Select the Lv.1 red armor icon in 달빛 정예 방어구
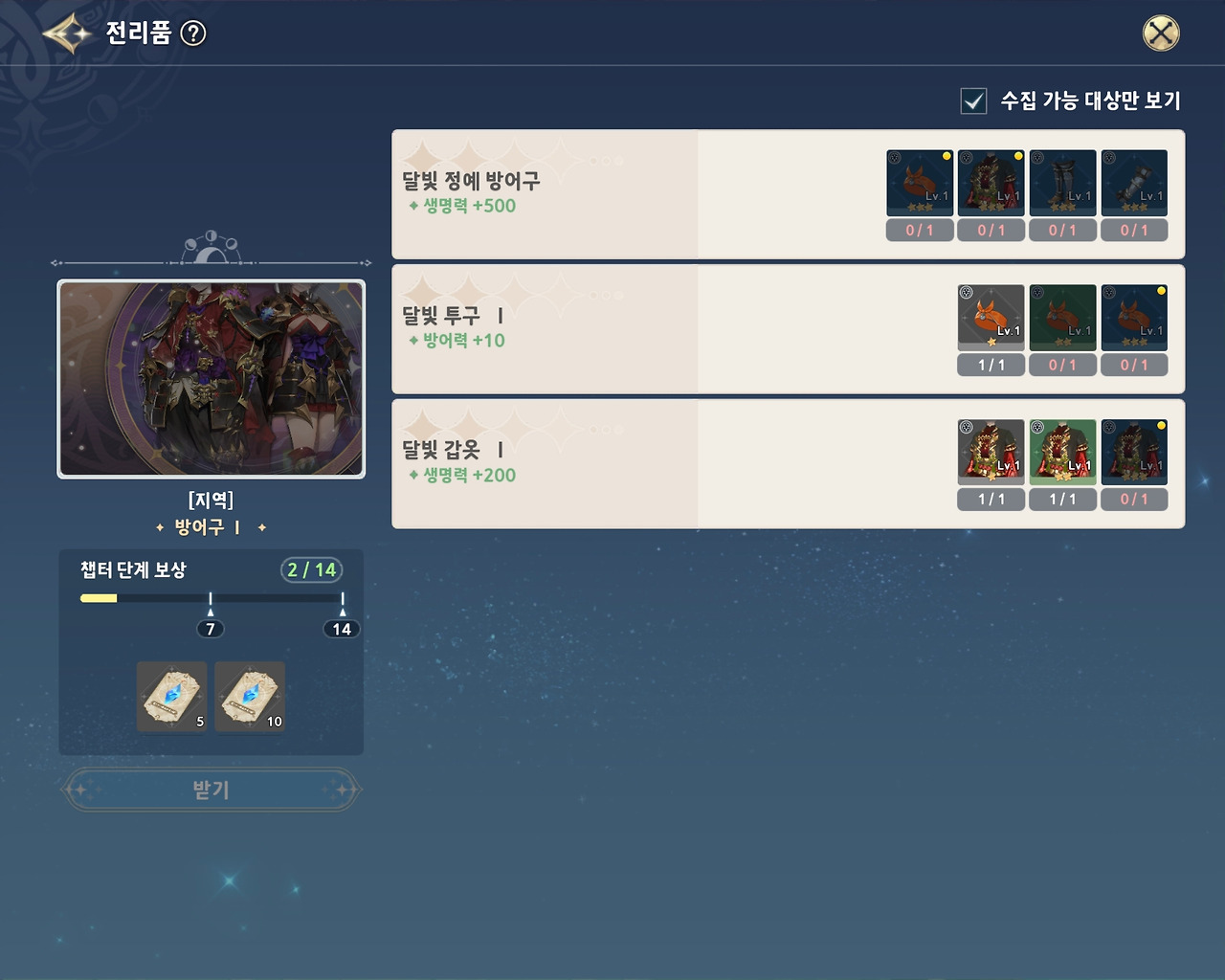Image resolution: width=1225 pixels, height=980 pixels. click(x=991, y=182)
